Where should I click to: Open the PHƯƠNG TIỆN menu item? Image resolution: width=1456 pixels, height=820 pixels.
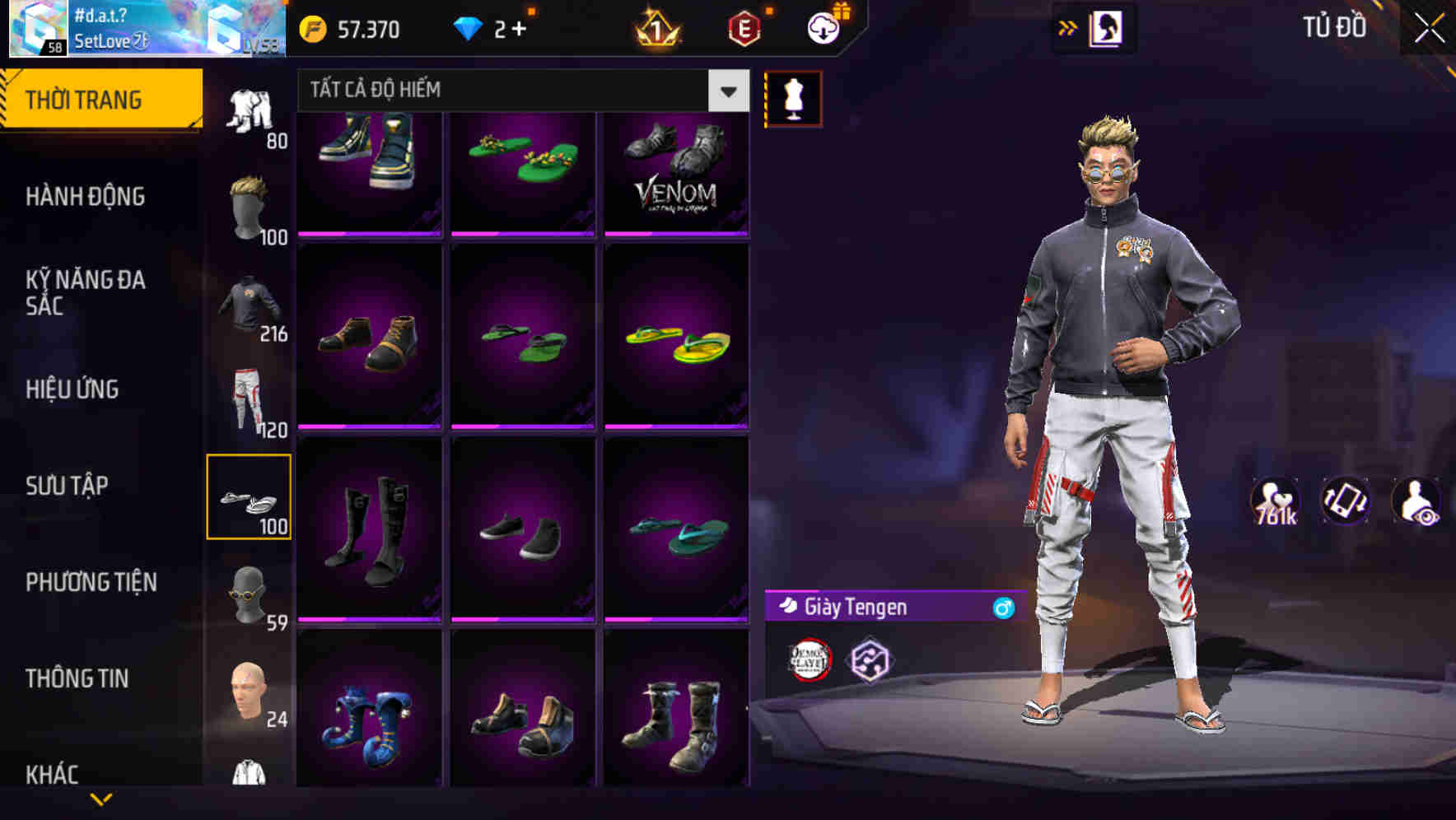pyautogui.click(x=91, y=582)
